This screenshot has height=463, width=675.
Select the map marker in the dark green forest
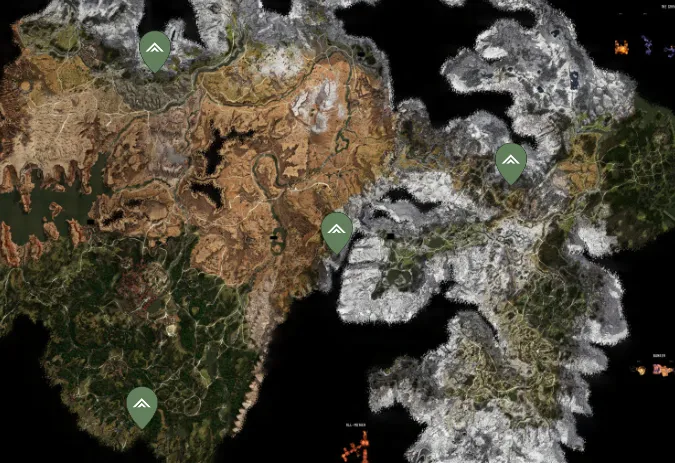[x=142, y=405]
